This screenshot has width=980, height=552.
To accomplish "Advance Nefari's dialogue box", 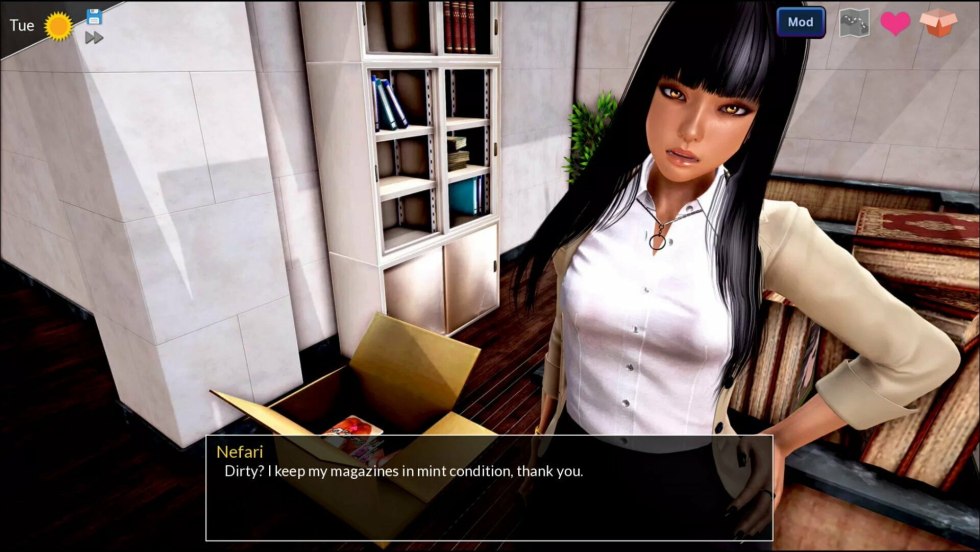I will click(488, 488).
